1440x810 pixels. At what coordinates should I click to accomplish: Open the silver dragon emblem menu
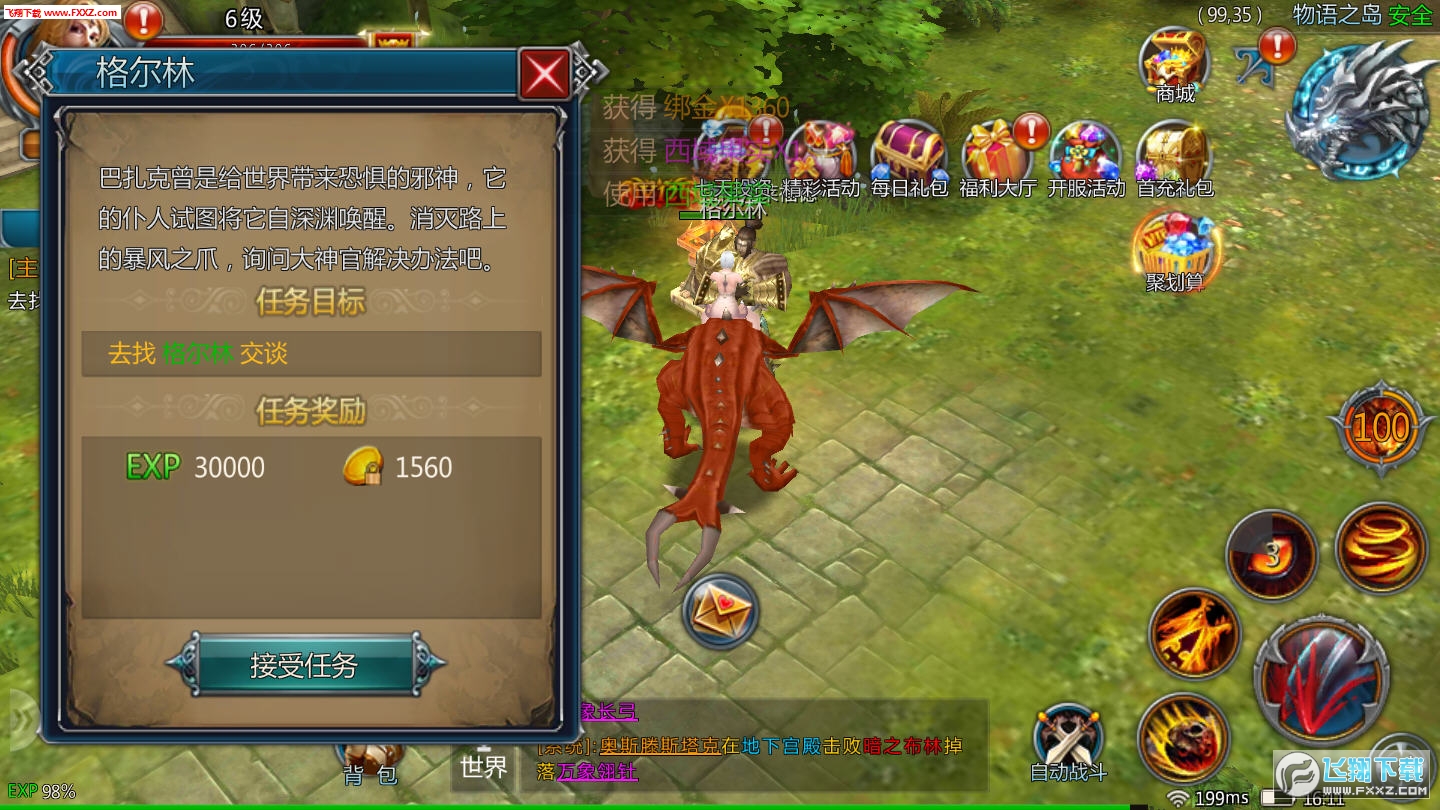pyautogui.click(x=1361, y=108)
